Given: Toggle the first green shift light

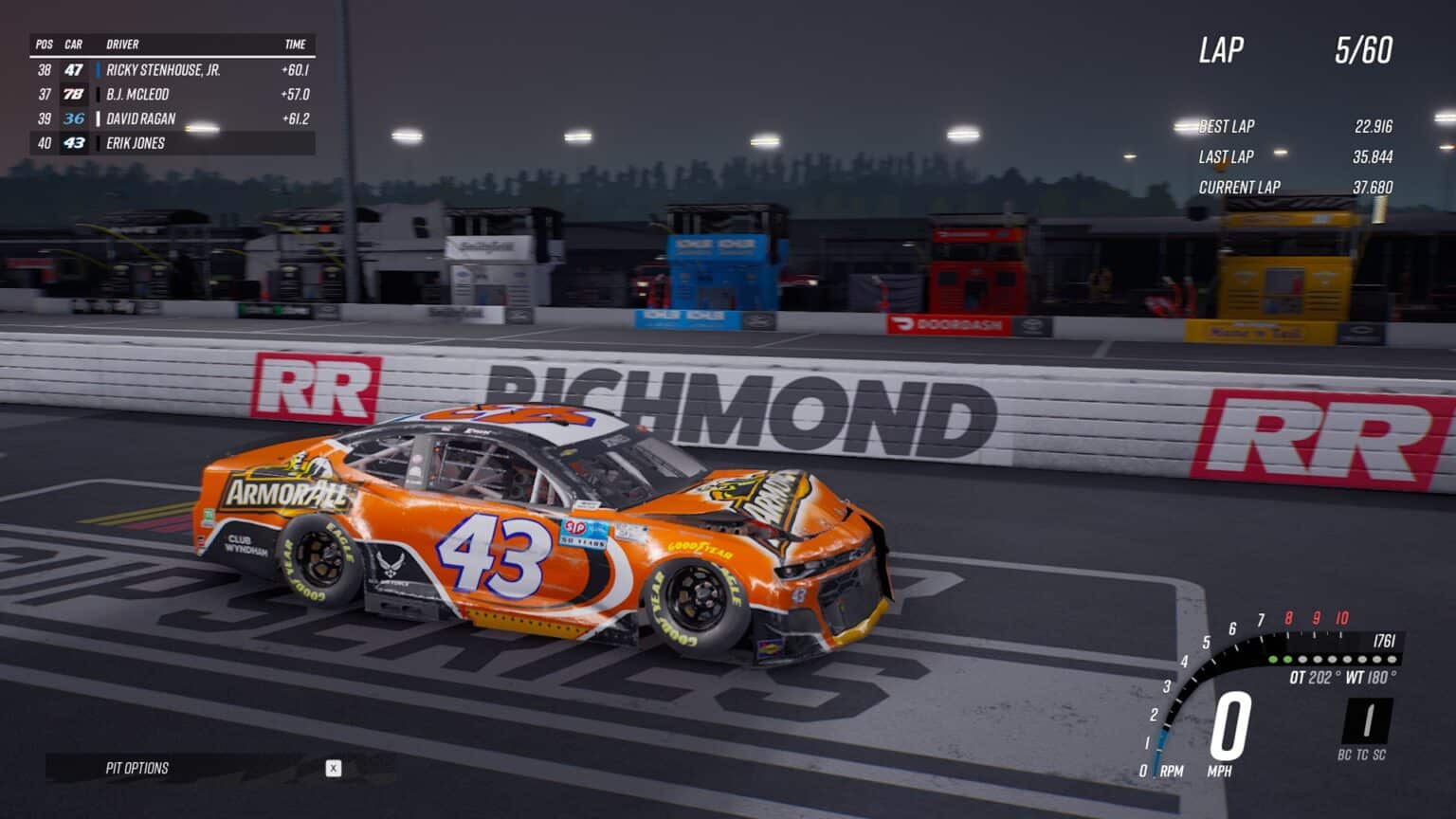Looking at the screenshot, I should click(1273, 659).
